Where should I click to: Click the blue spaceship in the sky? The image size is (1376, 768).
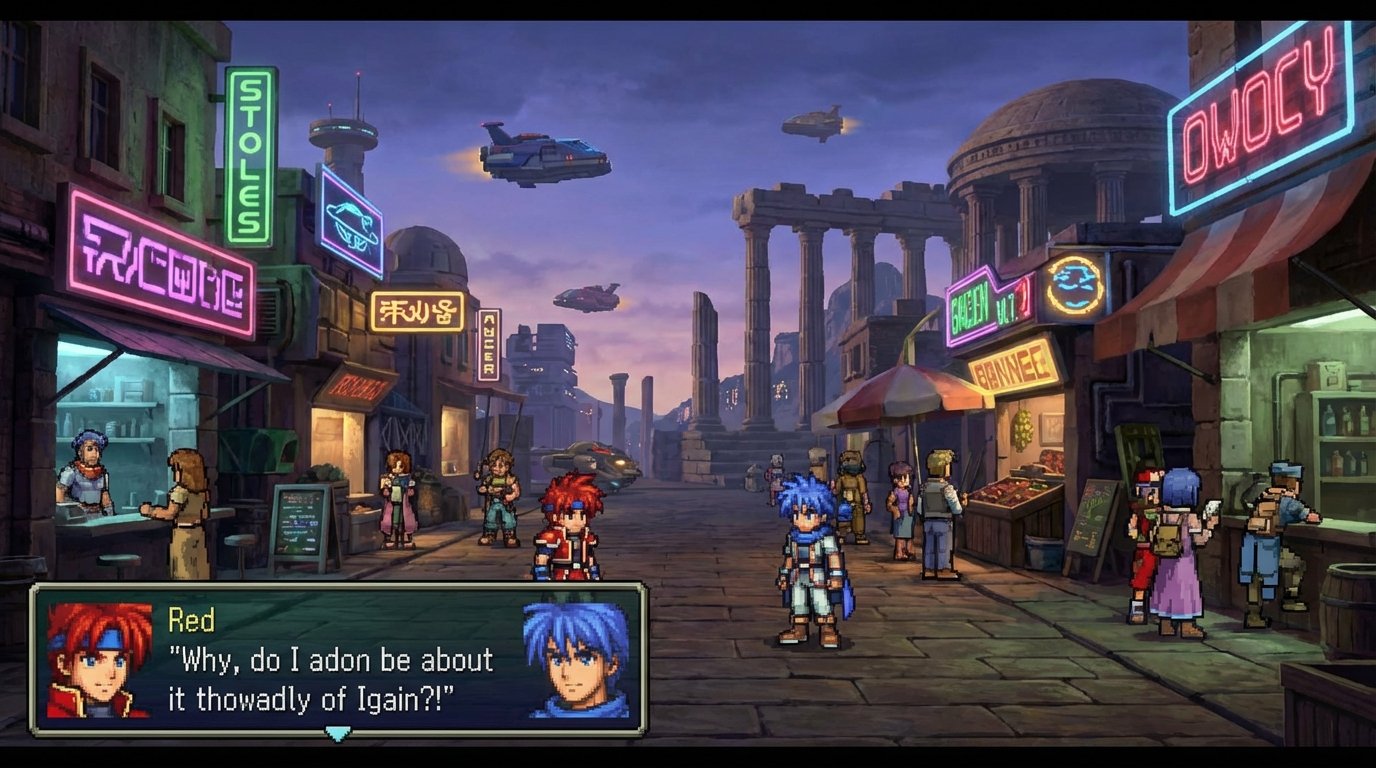[x=540, y=155]
